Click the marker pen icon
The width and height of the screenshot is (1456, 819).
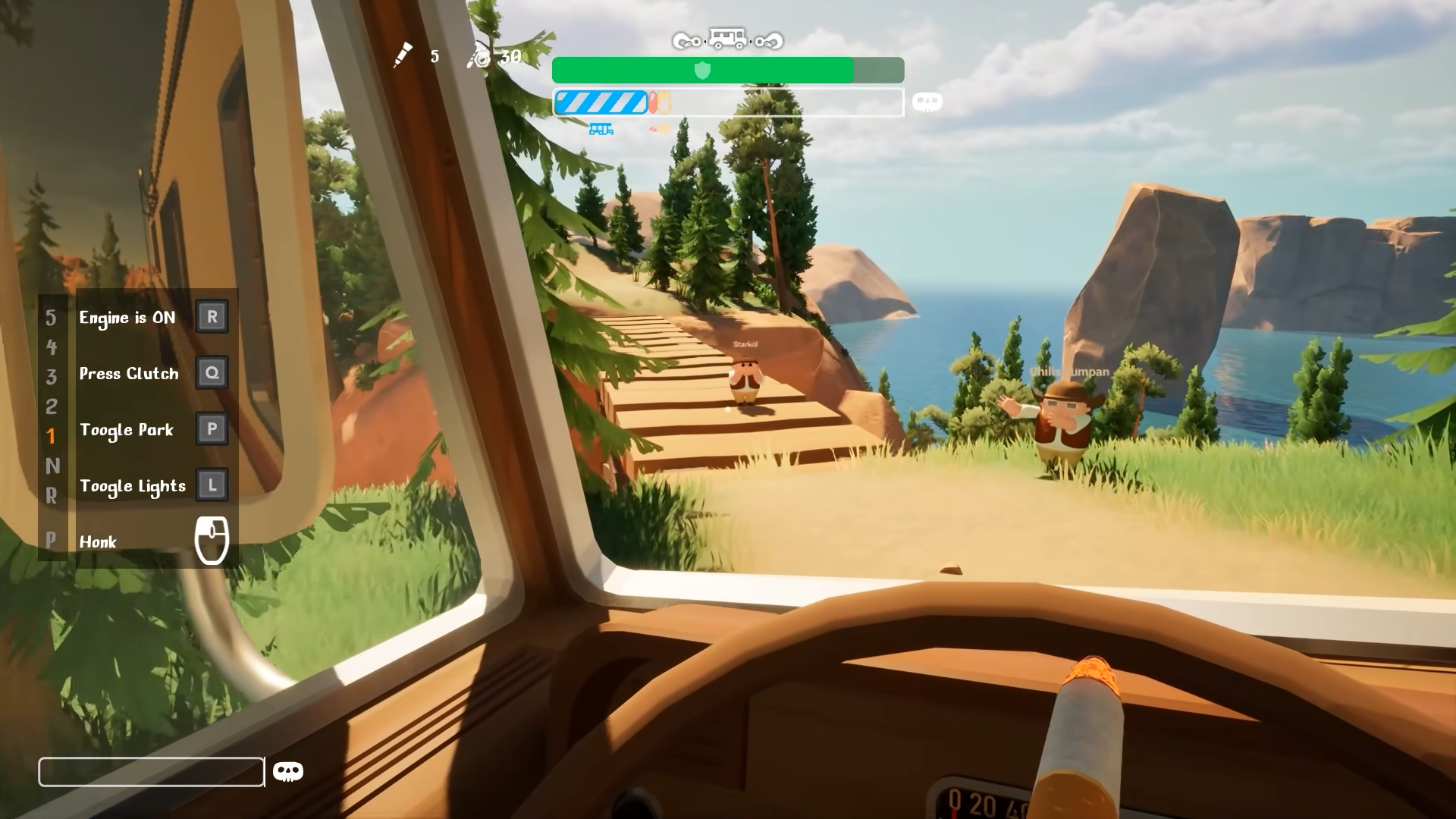[x=403, y=55]
